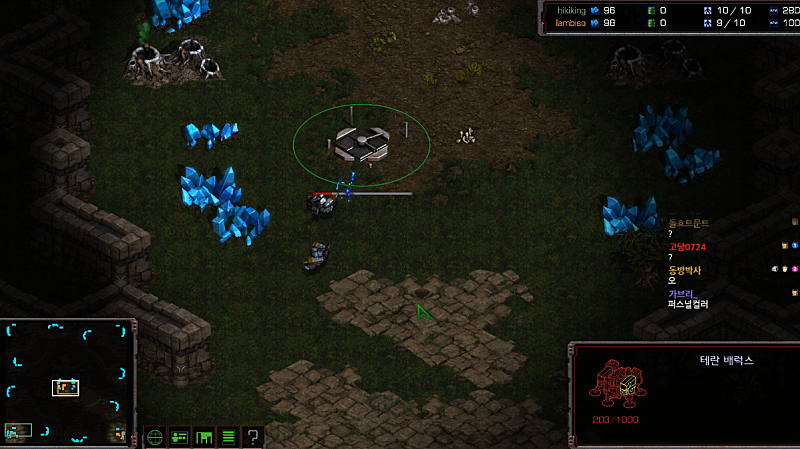Select the Barracks under construction
The width and height of the screenshot is (800, 449).
(360, 145)
